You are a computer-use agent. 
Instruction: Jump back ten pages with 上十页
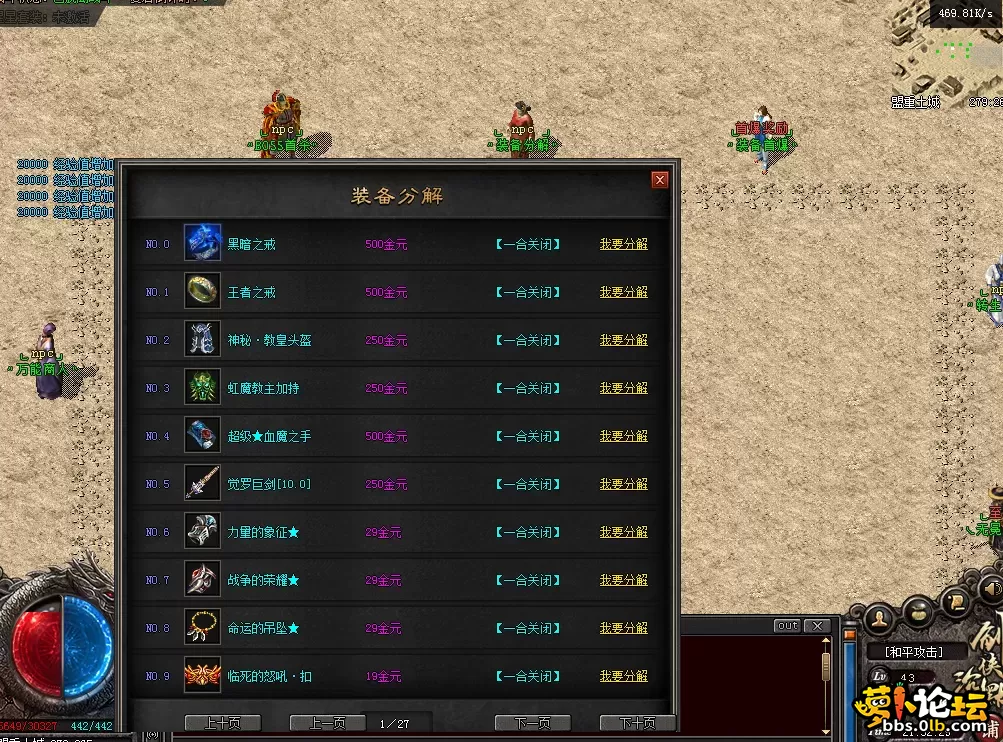pyautogui.click(x=222, y=723)
